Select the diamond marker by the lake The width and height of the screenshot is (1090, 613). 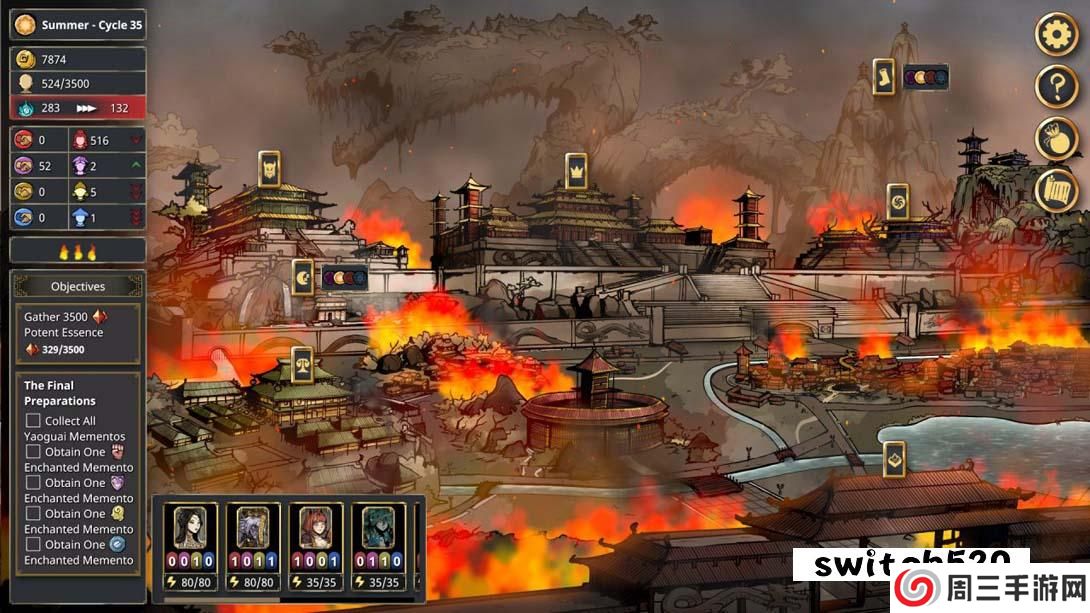[x=894, y=459]
